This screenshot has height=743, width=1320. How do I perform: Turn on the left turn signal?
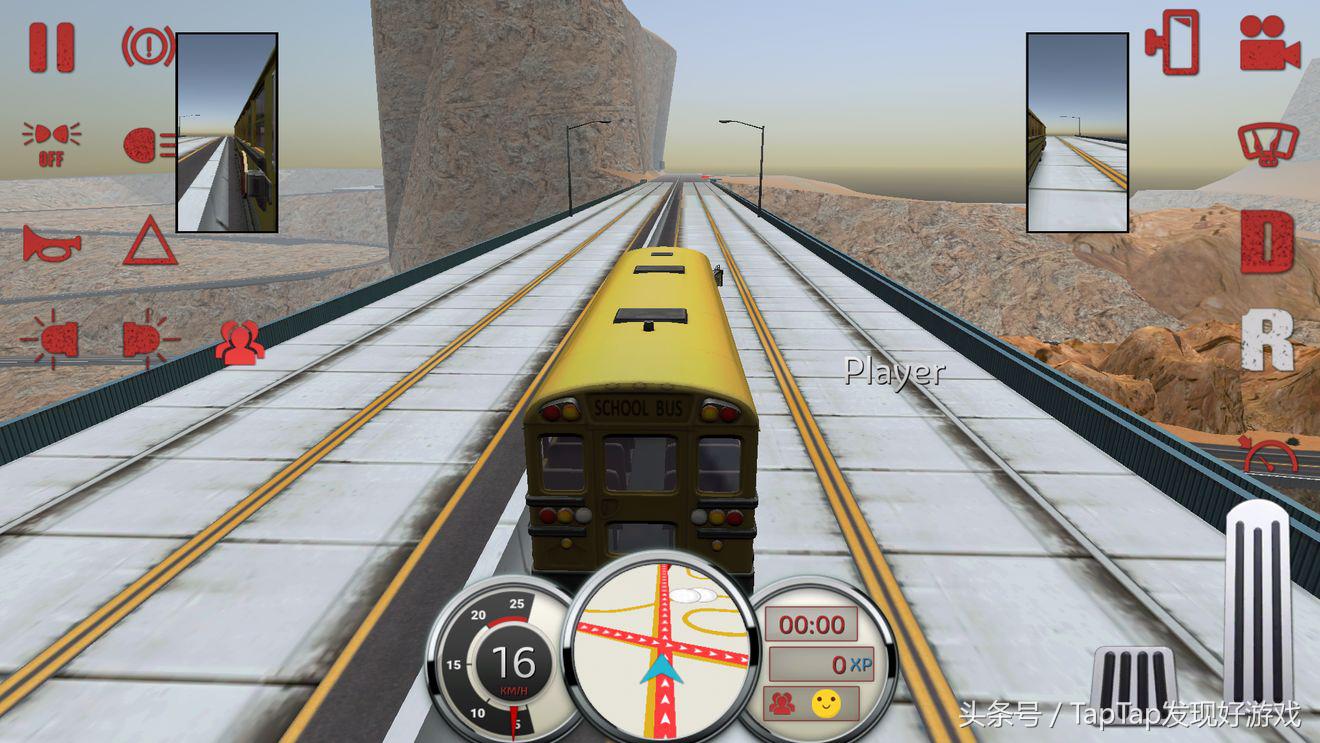point(54,339)
